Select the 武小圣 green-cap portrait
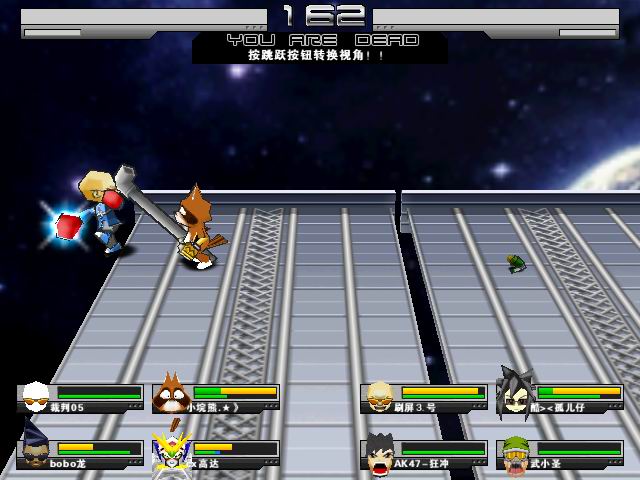Image resolution: width=640 pixels, height=480 pixels. click(516, 452)
